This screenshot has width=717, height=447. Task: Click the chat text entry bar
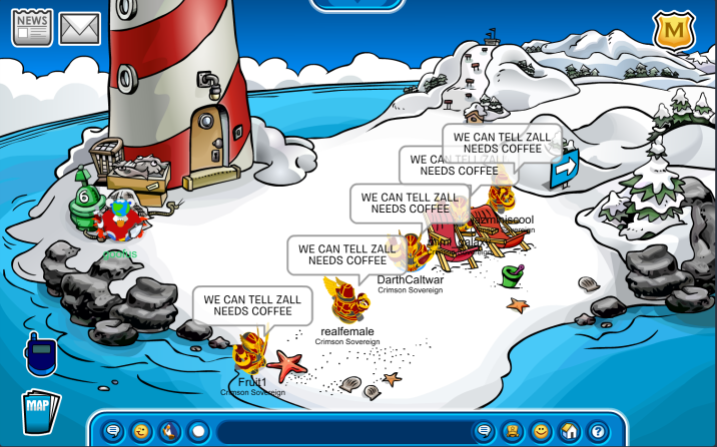pyautogui.click(x=340, y=432)
